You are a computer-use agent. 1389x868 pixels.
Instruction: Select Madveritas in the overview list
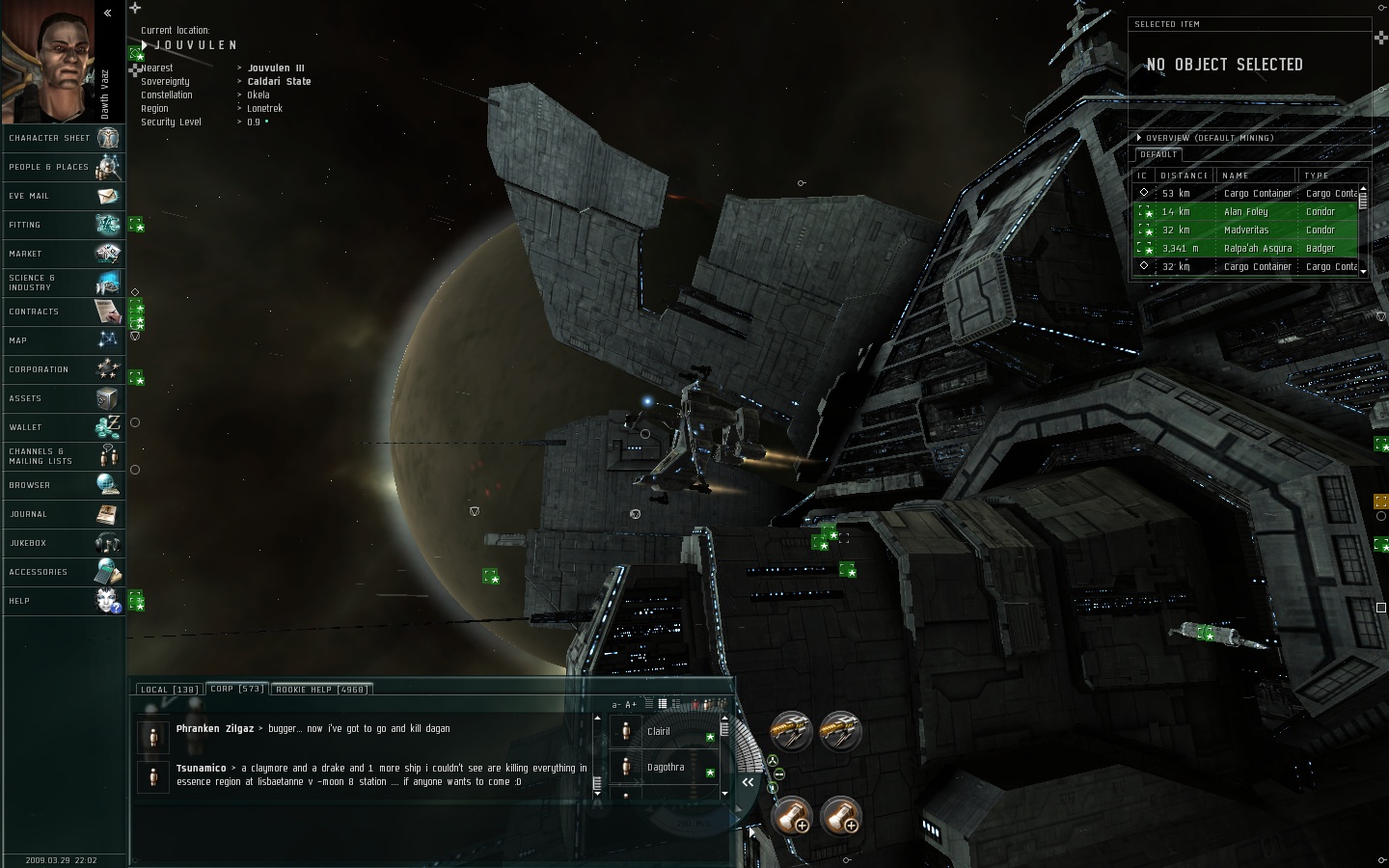(x=1246, y=231)
